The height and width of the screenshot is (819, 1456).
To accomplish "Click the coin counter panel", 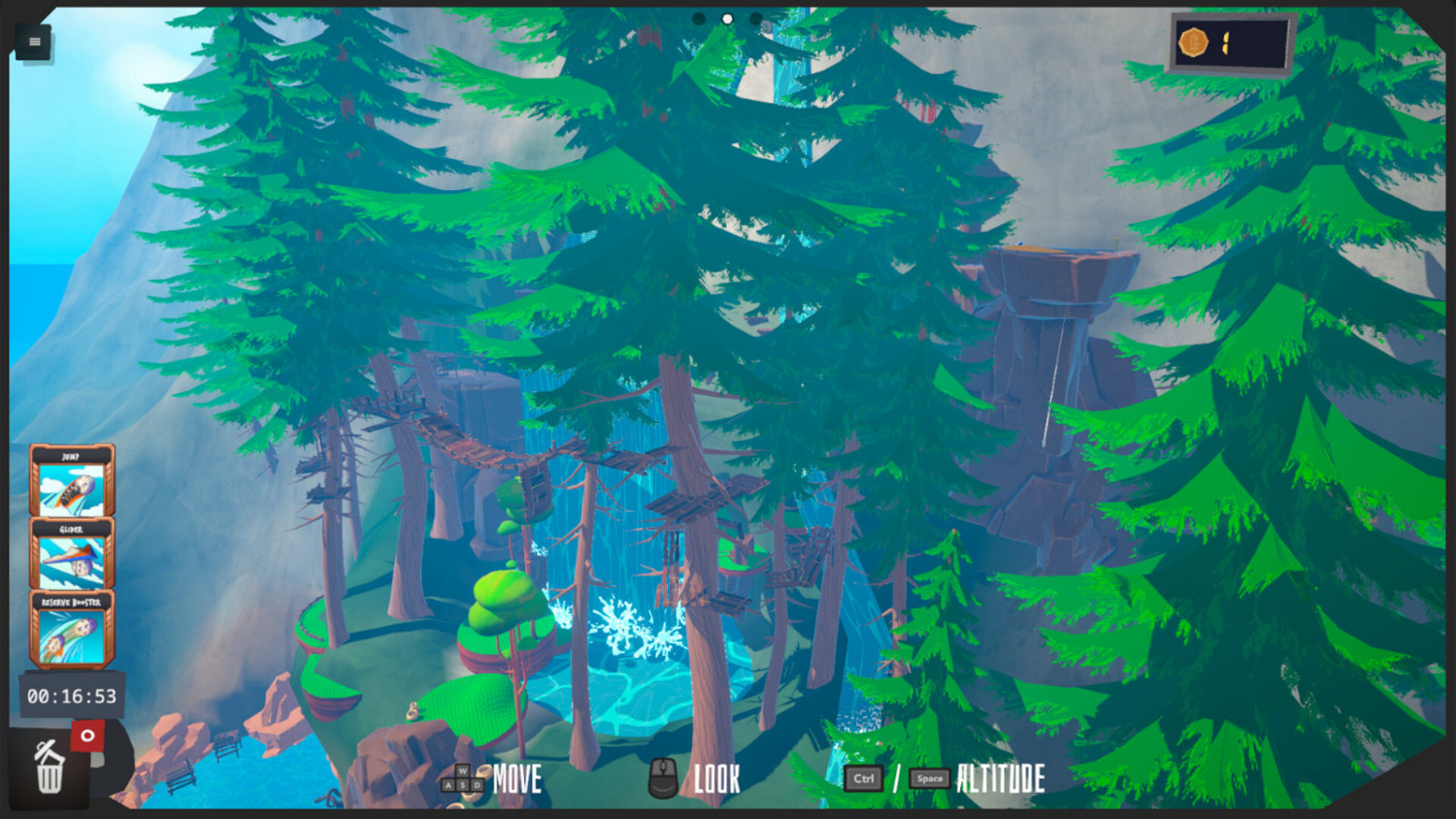I will coord(1231,43).
